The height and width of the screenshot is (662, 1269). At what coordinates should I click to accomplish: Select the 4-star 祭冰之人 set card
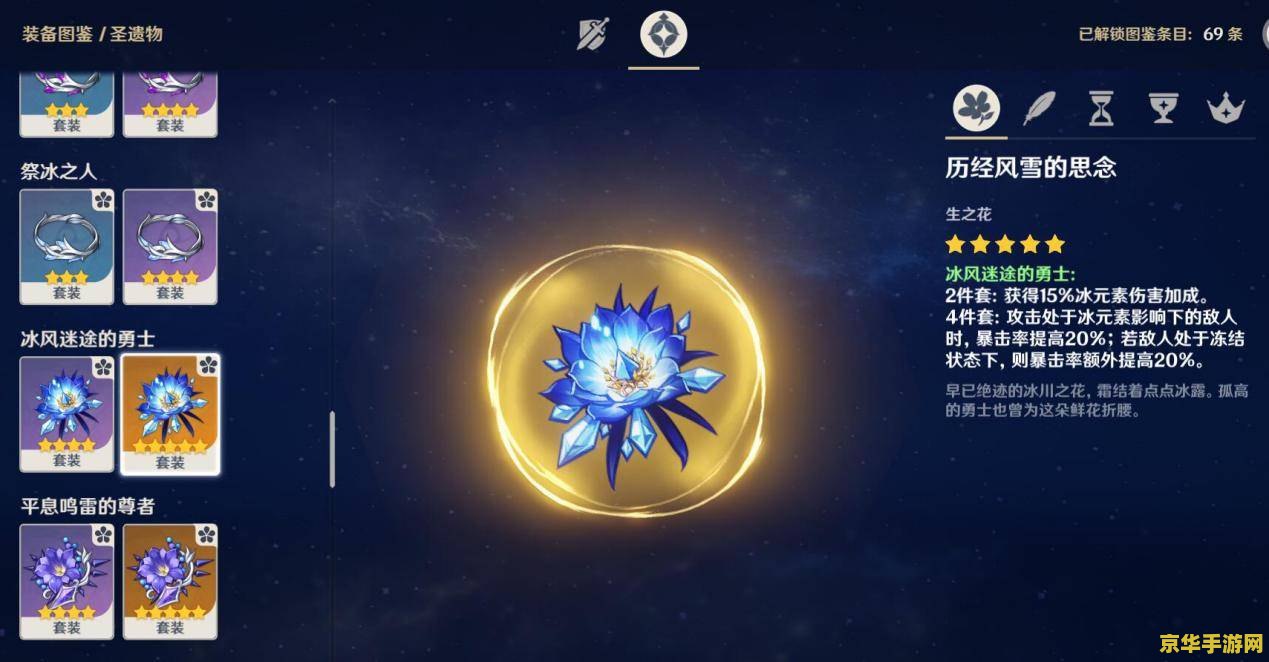[x=170, y=246]
